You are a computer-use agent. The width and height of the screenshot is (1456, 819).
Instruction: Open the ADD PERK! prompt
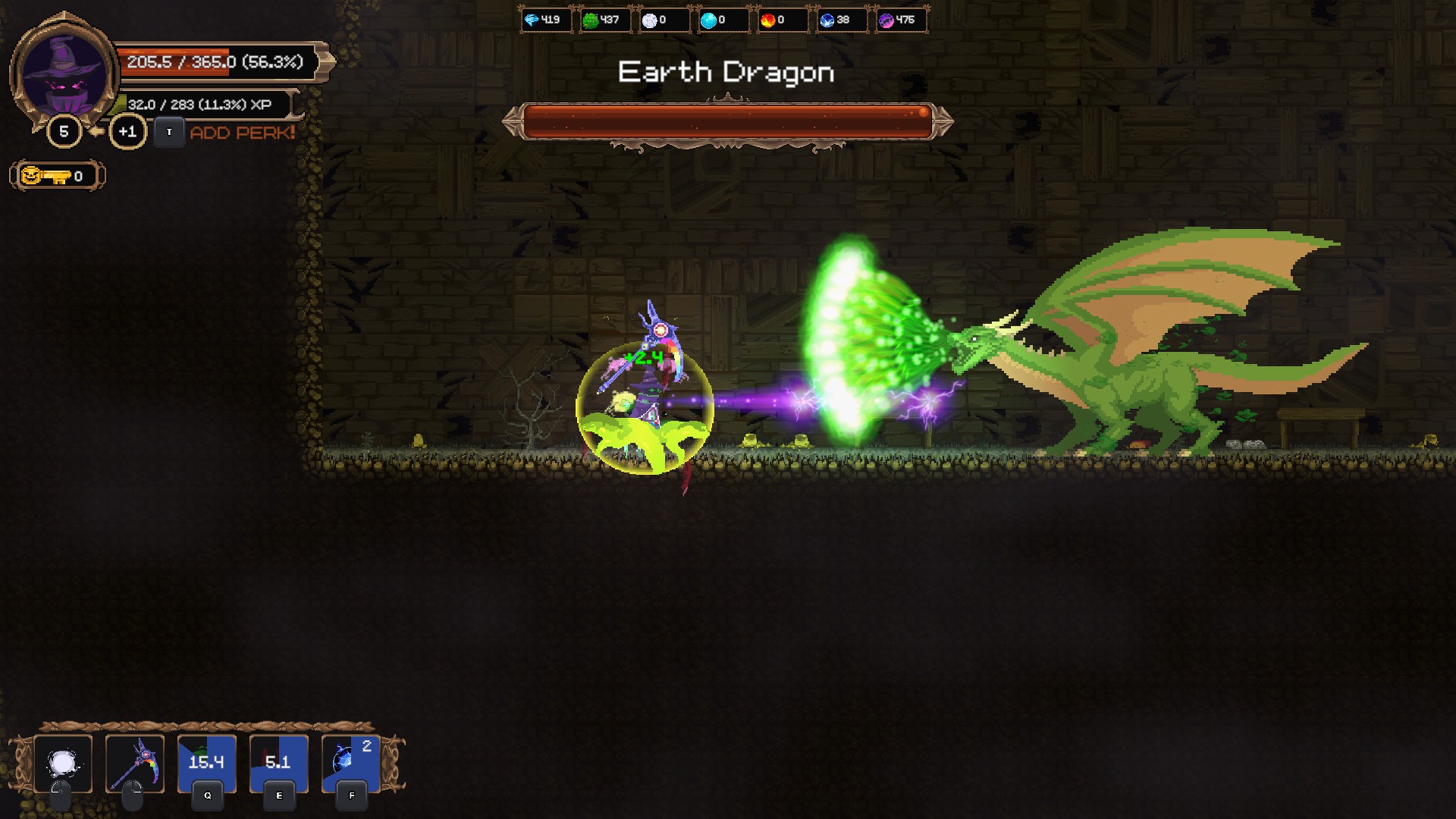point(242,133)
